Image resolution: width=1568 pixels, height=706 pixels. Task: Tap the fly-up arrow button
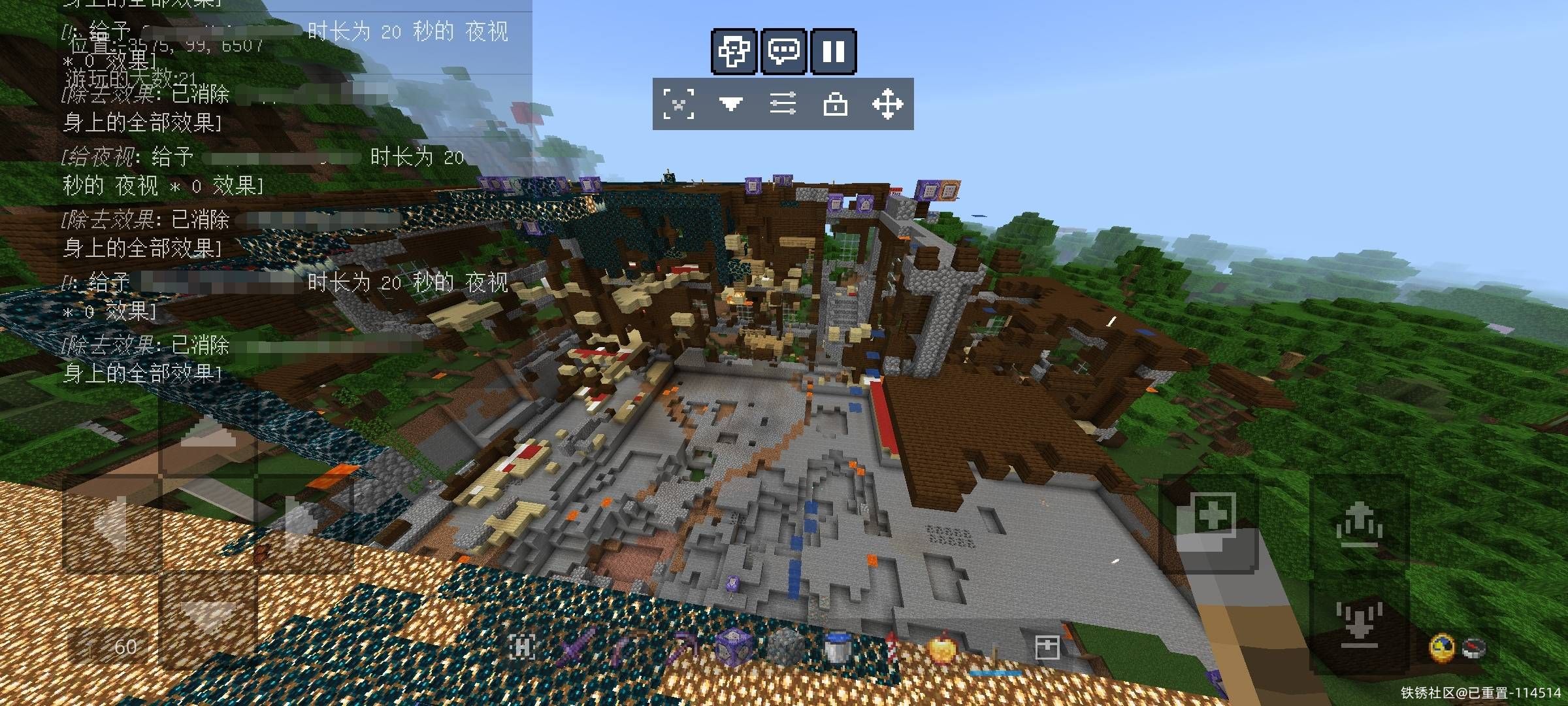click(1359, 524)
